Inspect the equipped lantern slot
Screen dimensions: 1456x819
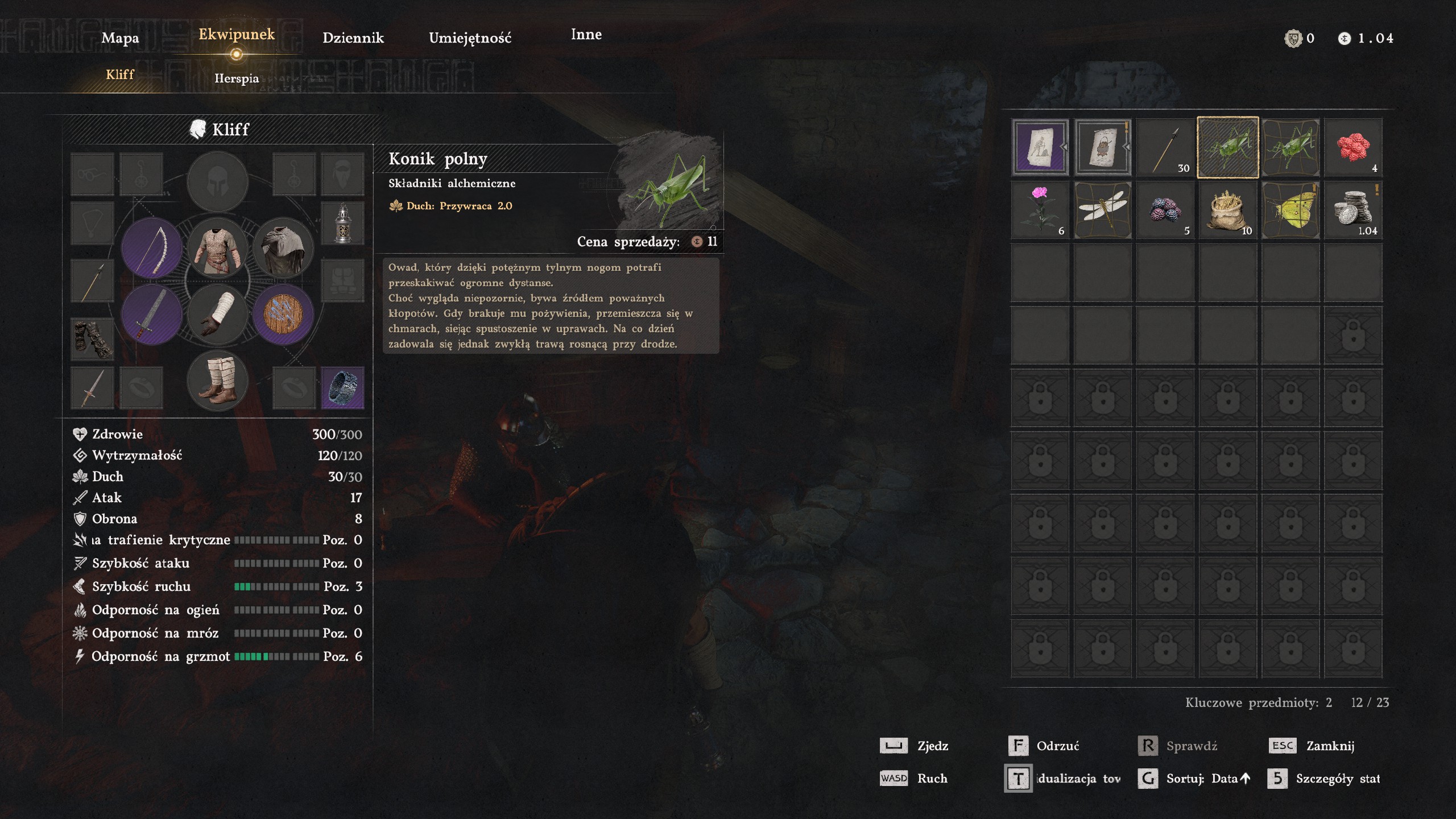[342, 222]
